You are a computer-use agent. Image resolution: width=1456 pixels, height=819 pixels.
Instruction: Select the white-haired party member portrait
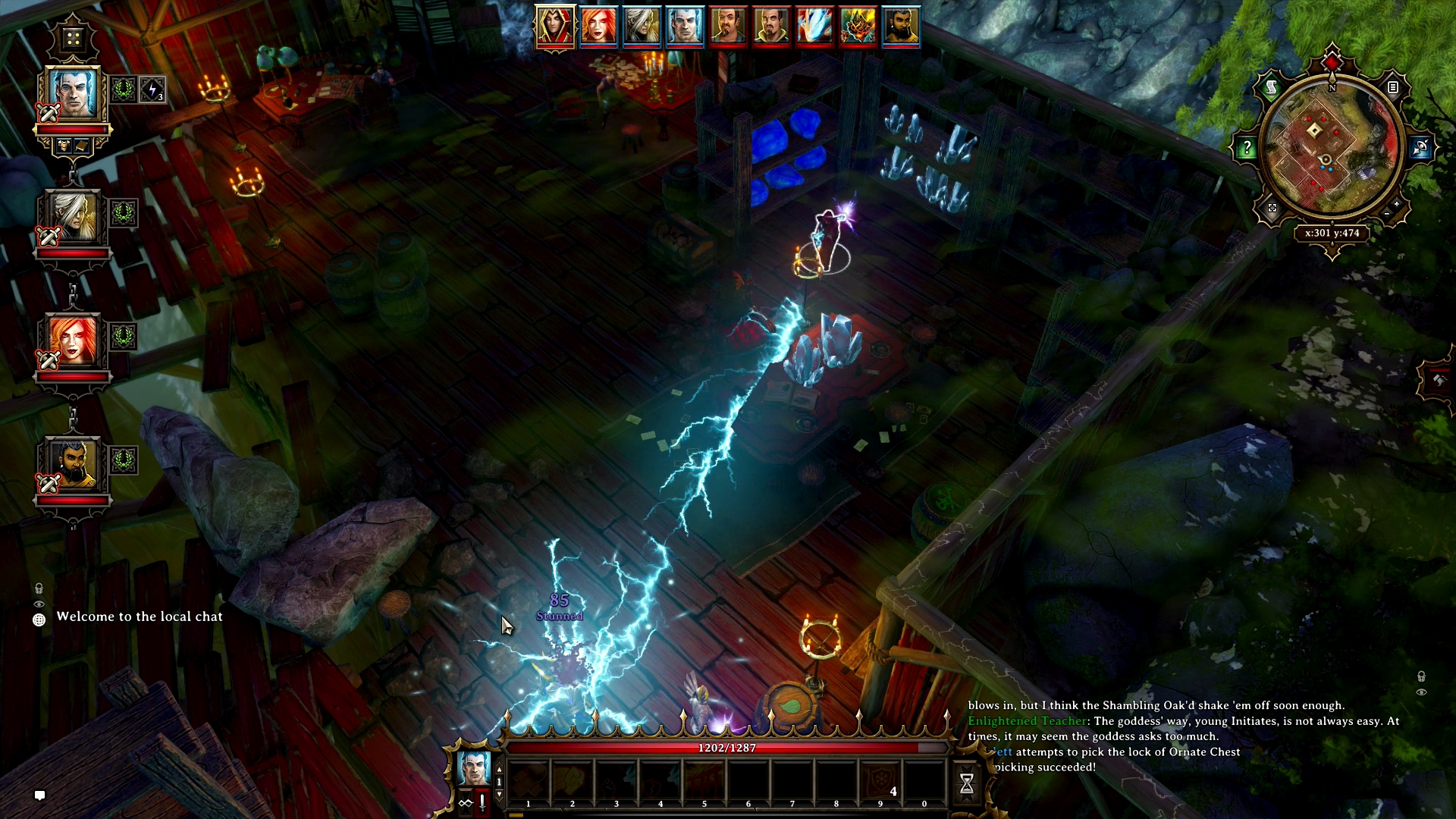pyautogui.click(x=73, y=217)
